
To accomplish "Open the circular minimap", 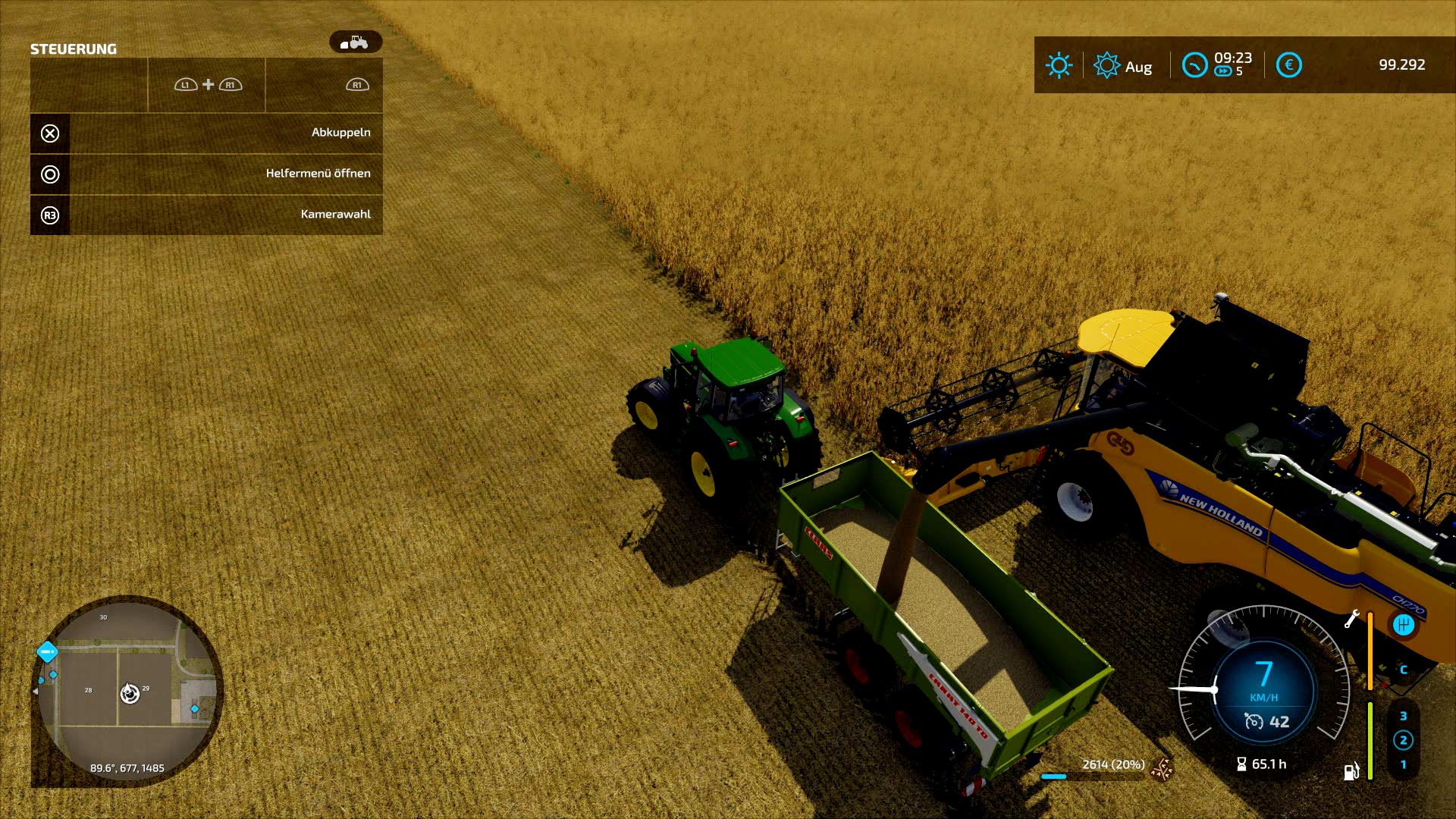I will pyautogui.click(x=127, y=690).
